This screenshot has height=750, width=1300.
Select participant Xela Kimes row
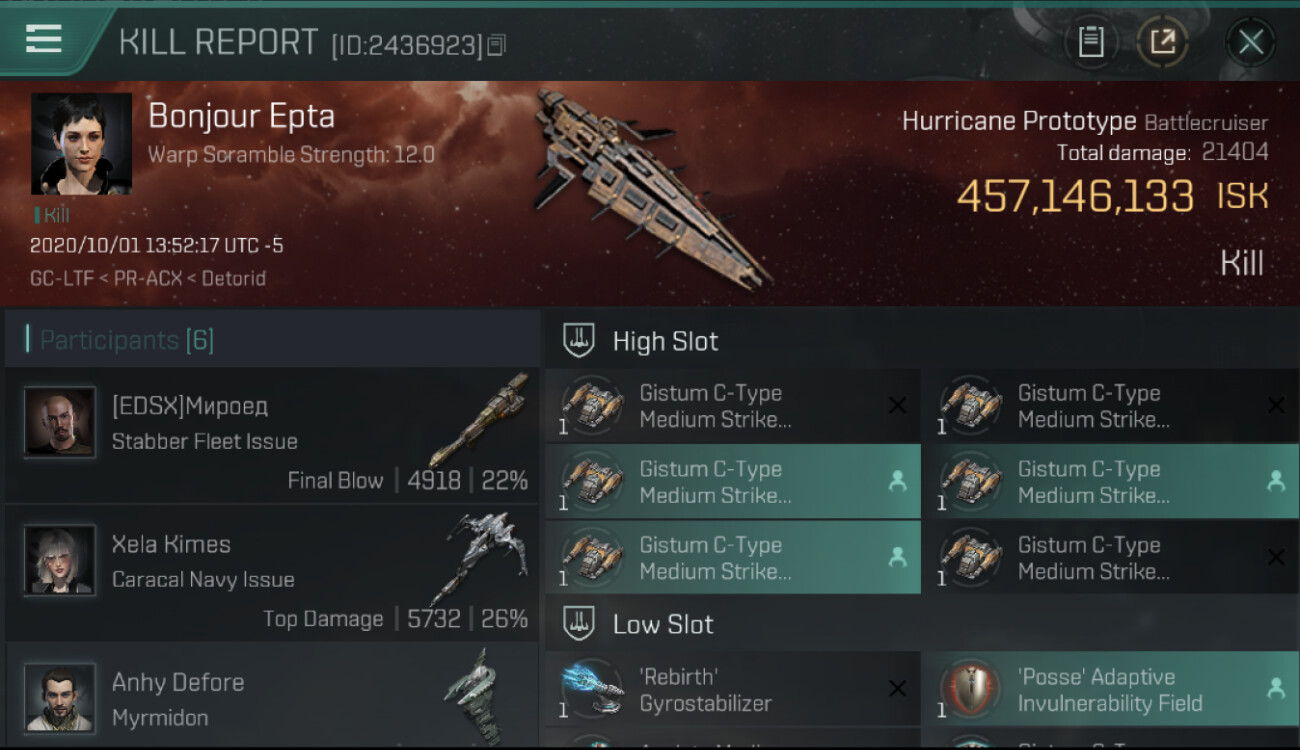pyautogui.click(x=272, y=574)
